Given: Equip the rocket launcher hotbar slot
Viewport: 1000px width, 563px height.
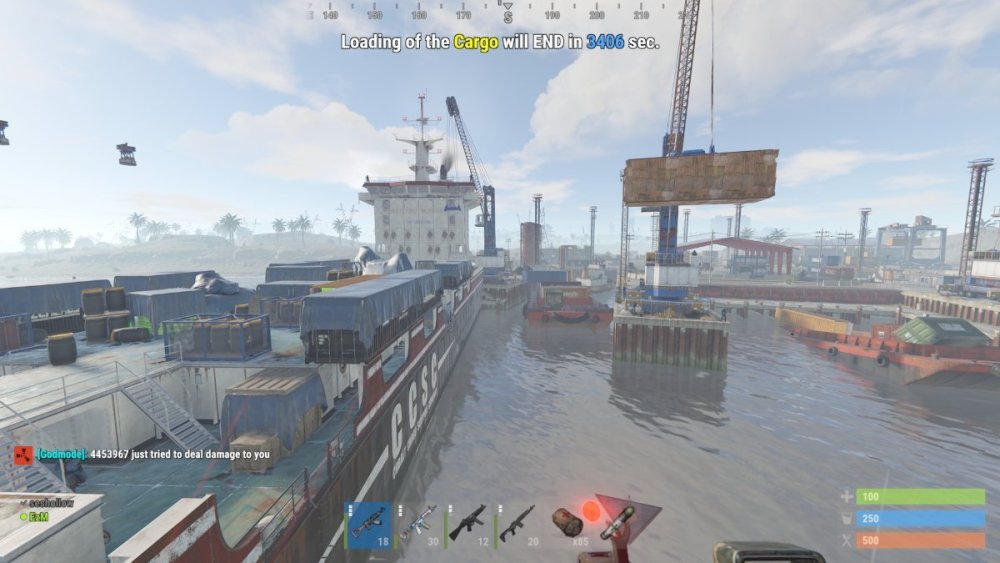Looking at the screenshot, I should point(617,523).
